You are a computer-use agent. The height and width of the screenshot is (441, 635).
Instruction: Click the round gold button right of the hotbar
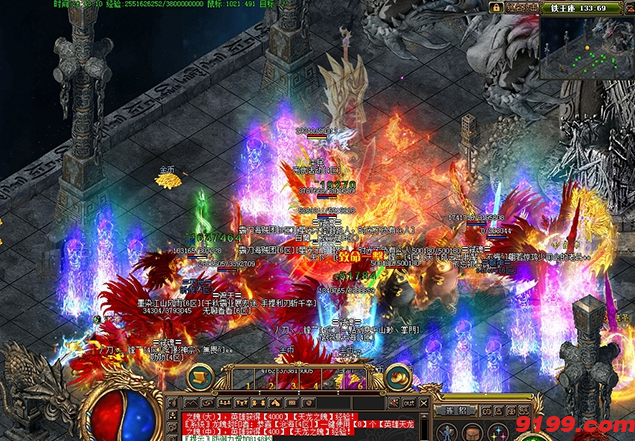pyautogui.click(x=398, y=376)
